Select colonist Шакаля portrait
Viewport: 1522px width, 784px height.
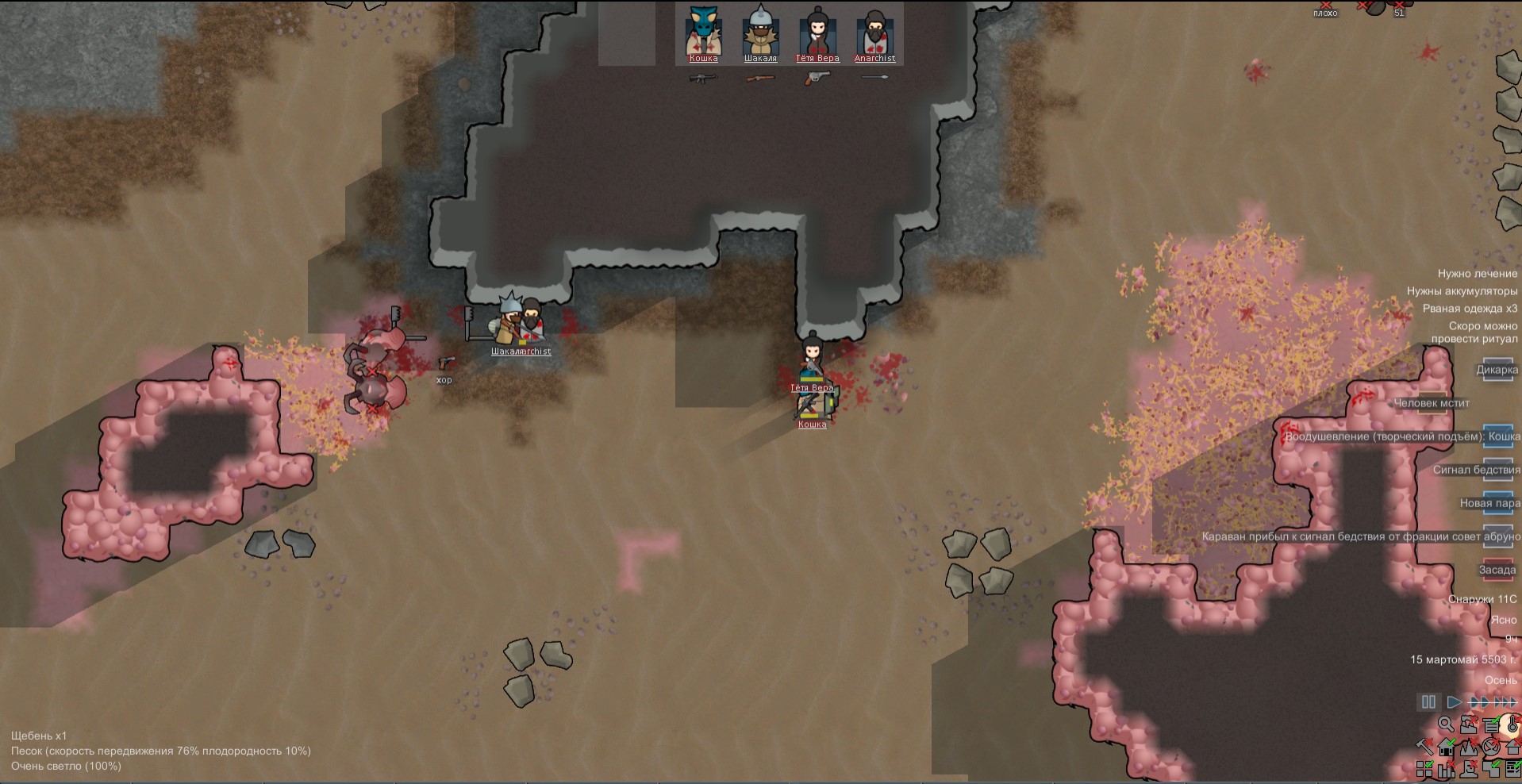(x=760, y=33)
